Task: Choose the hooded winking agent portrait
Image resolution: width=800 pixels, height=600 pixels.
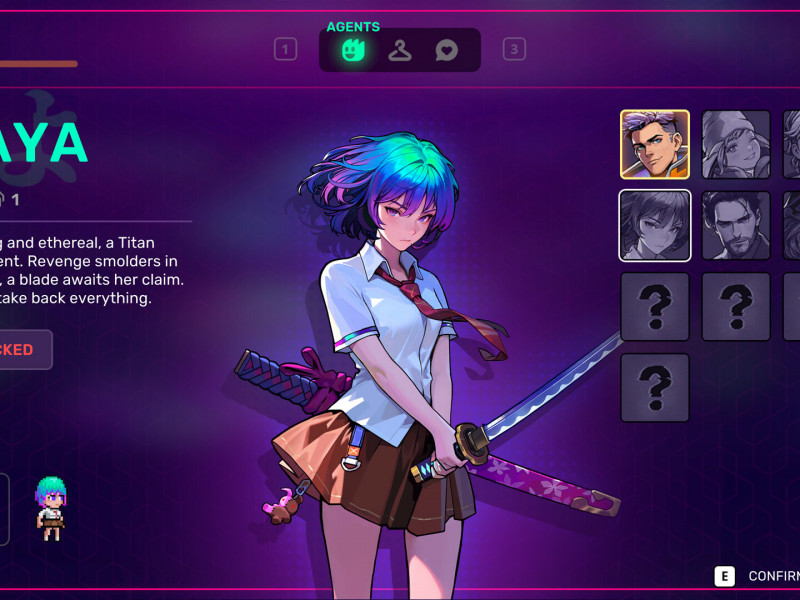Action: tap(736, 144)
